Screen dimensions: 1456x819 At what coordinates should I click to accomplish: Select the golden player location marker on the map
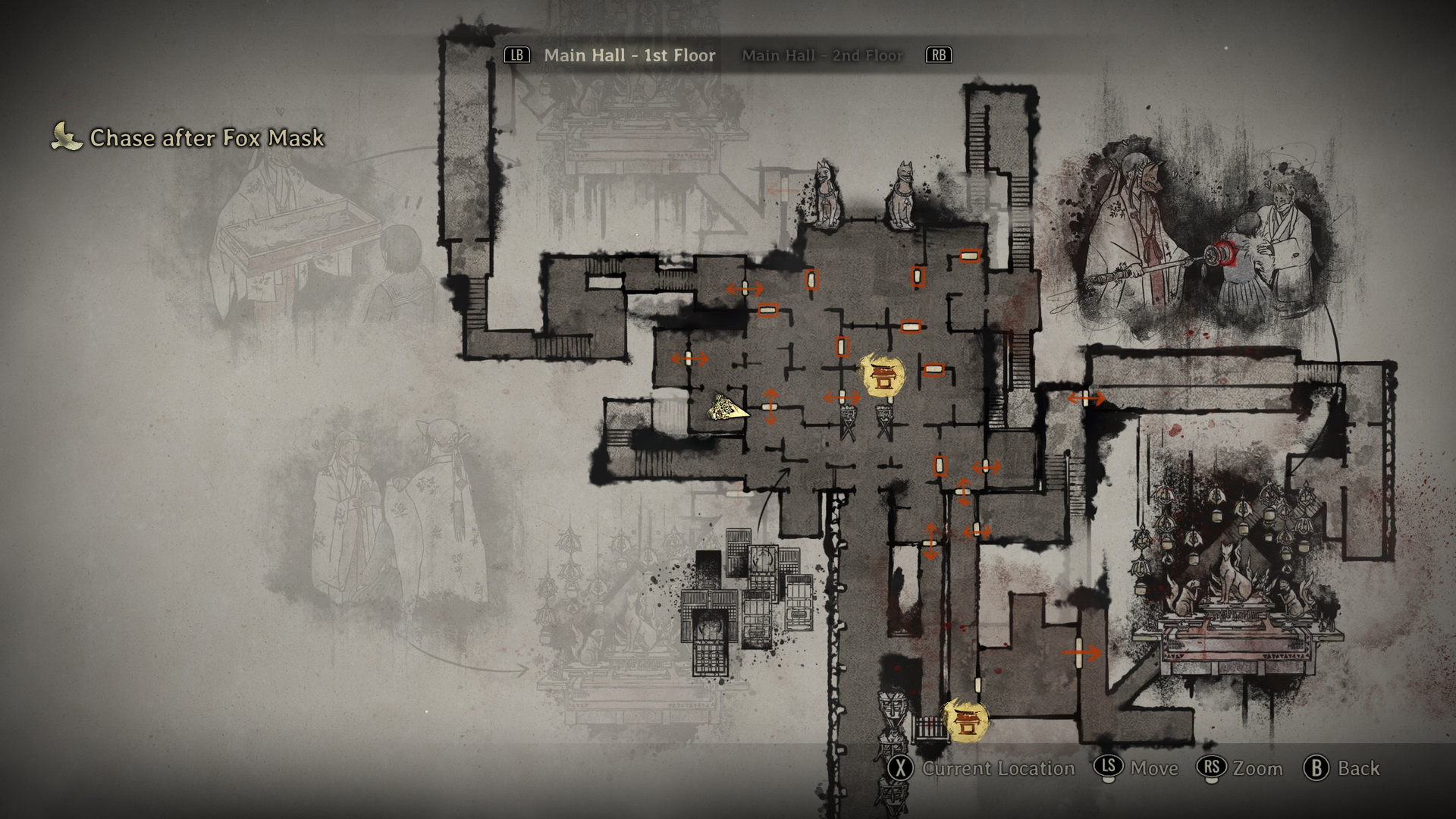(728, 409)
